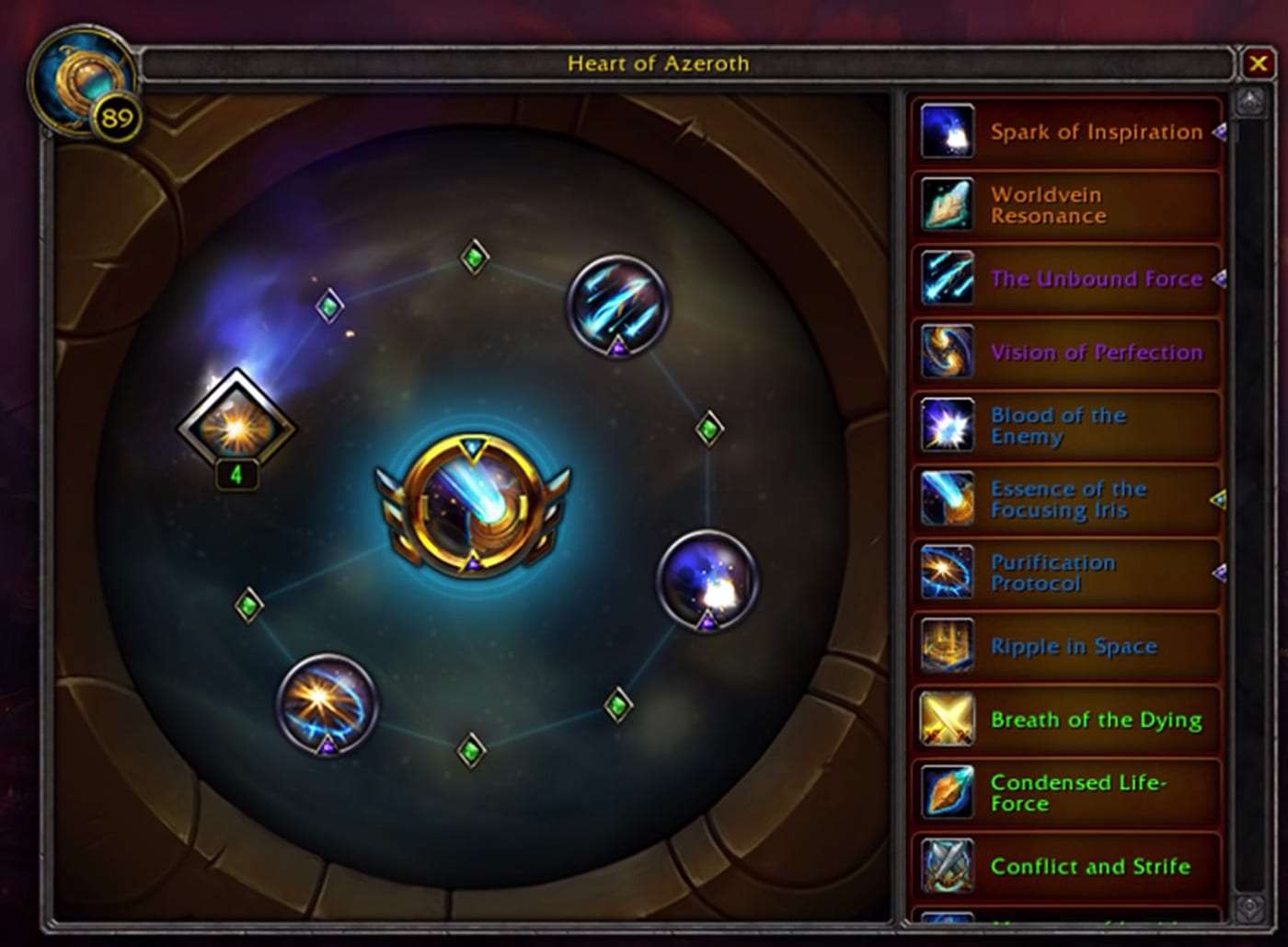Select Breath of the Dying essence
1288x947 pixels.
pos(1065,720)
